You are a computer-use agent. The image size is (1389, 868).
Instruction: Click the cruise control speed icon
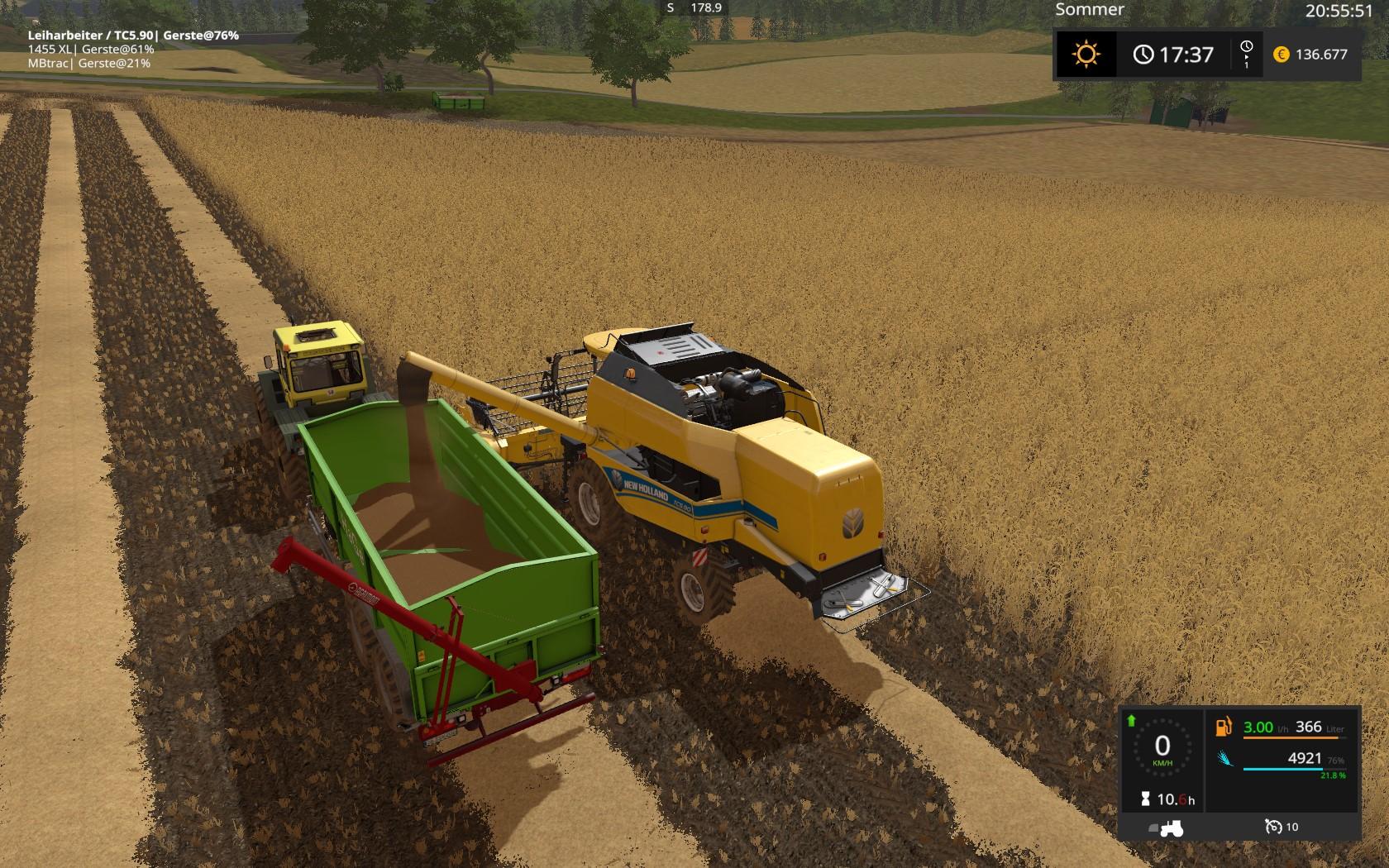pos(1273,827)
